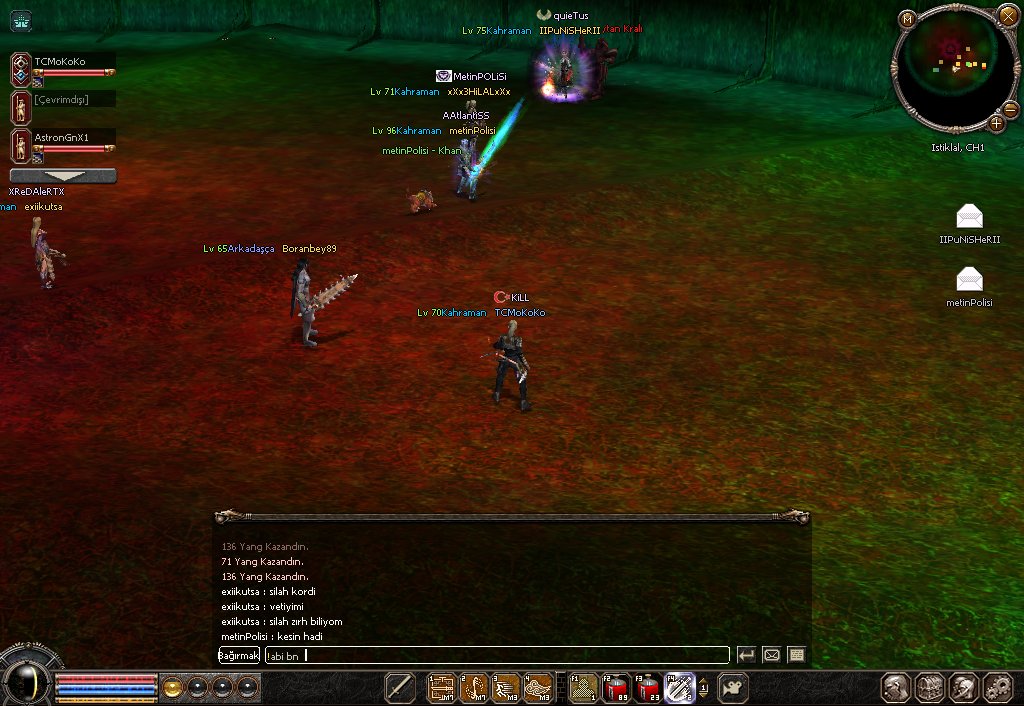Use the red potion in the F2 slot
Viewport: 1024px width, 706px height.
coord(615,687)
